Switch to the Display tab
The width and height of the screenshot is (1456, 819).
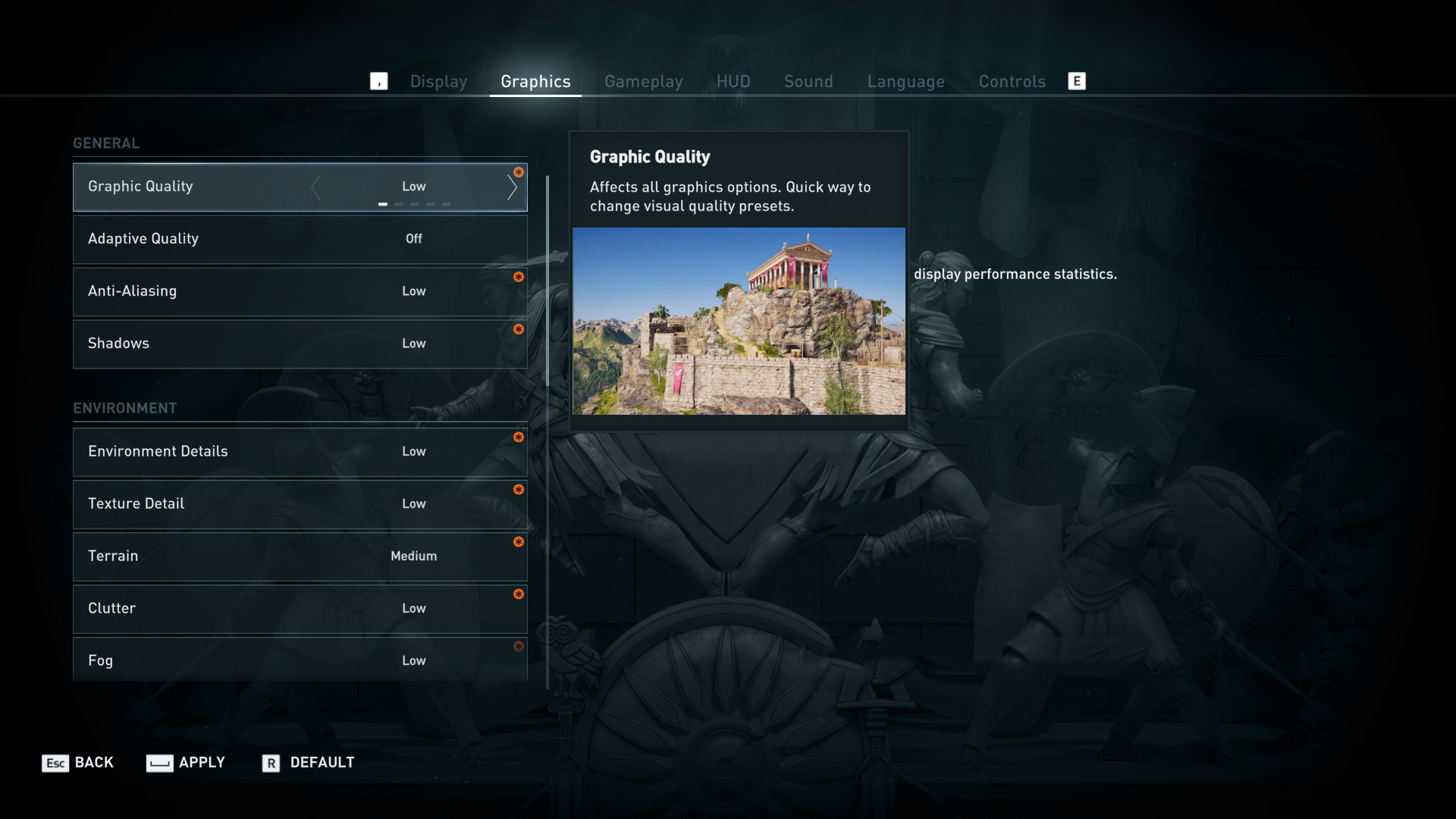point(438,81)
